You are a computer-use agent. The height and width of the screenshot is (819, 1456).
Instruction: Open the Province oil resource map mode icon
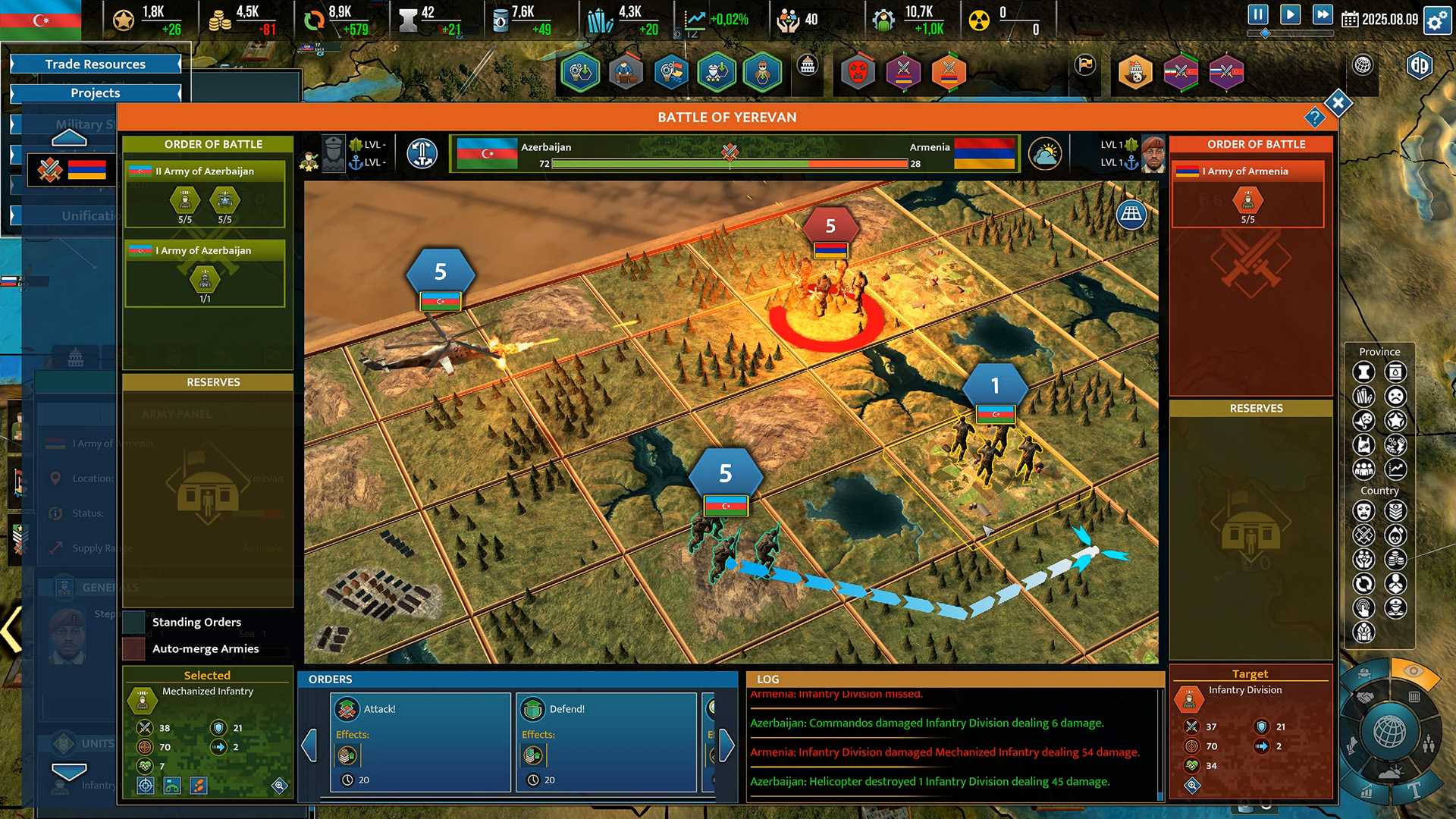(x=1394, y=372)
